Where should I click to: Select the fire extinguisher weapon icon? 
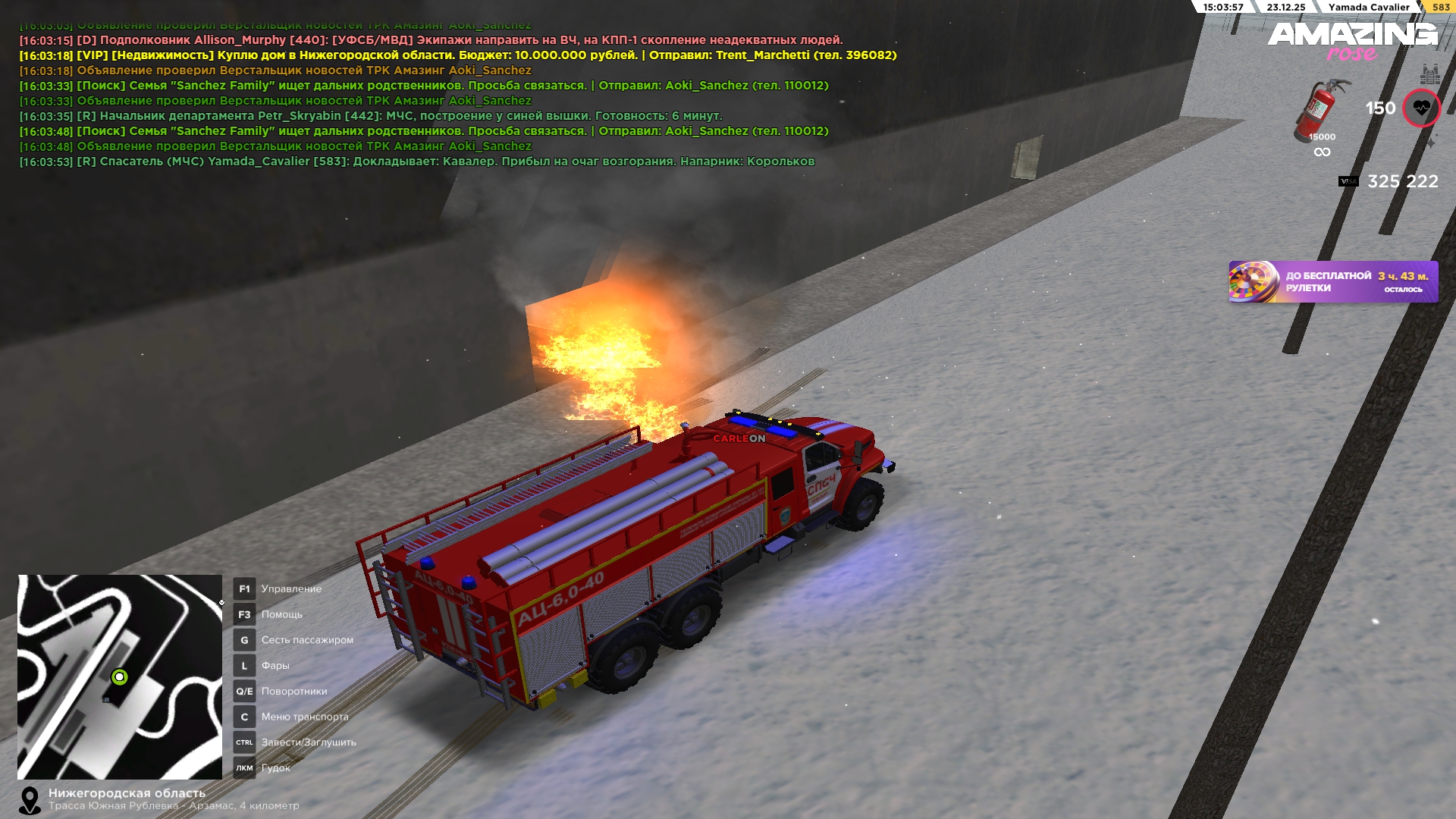click(x=1320, y=110)
